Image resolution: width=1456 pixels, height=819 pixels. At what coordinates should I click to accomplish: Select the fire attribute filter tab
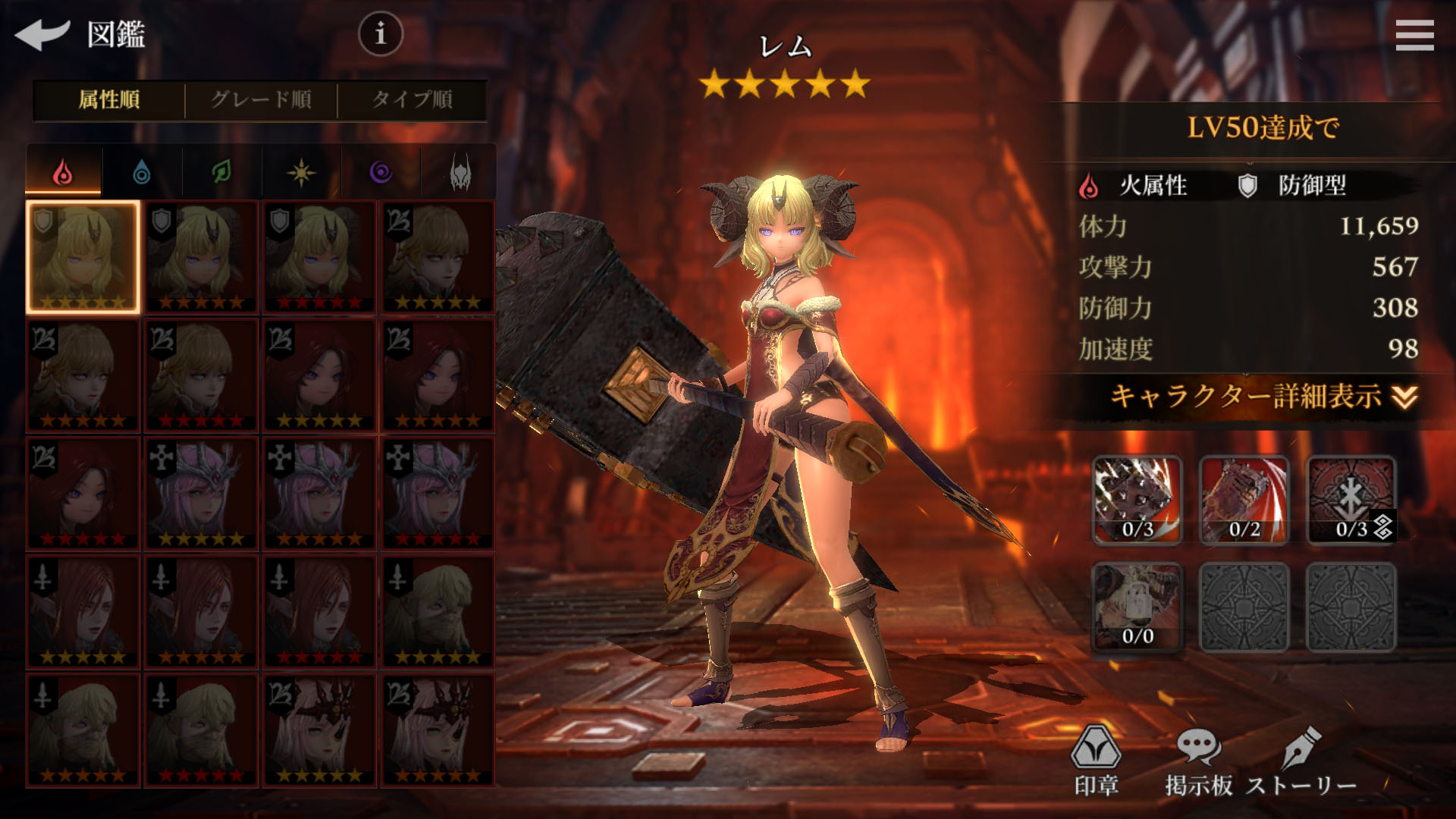[64, 172]
